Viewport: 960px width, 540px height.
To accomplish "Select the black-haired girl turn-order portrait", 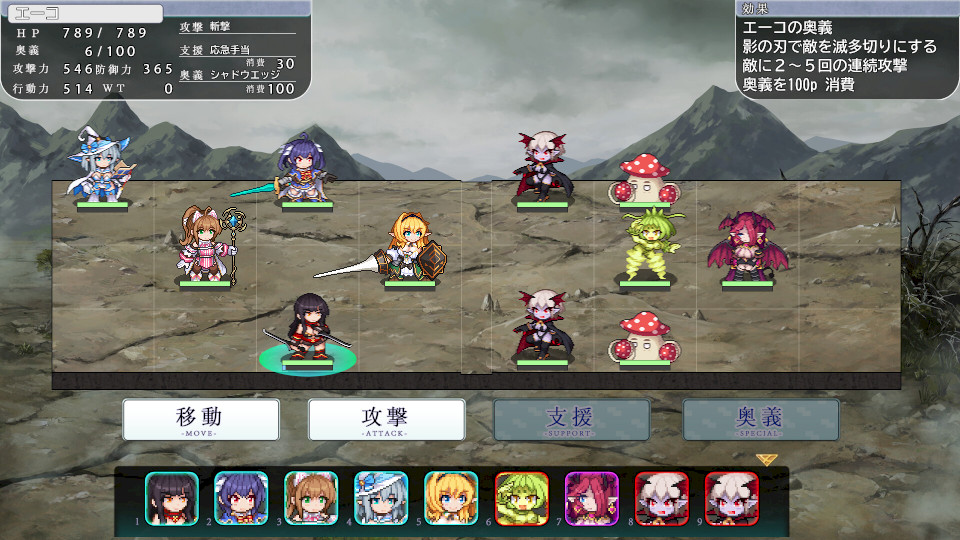I will coord(172,498).
